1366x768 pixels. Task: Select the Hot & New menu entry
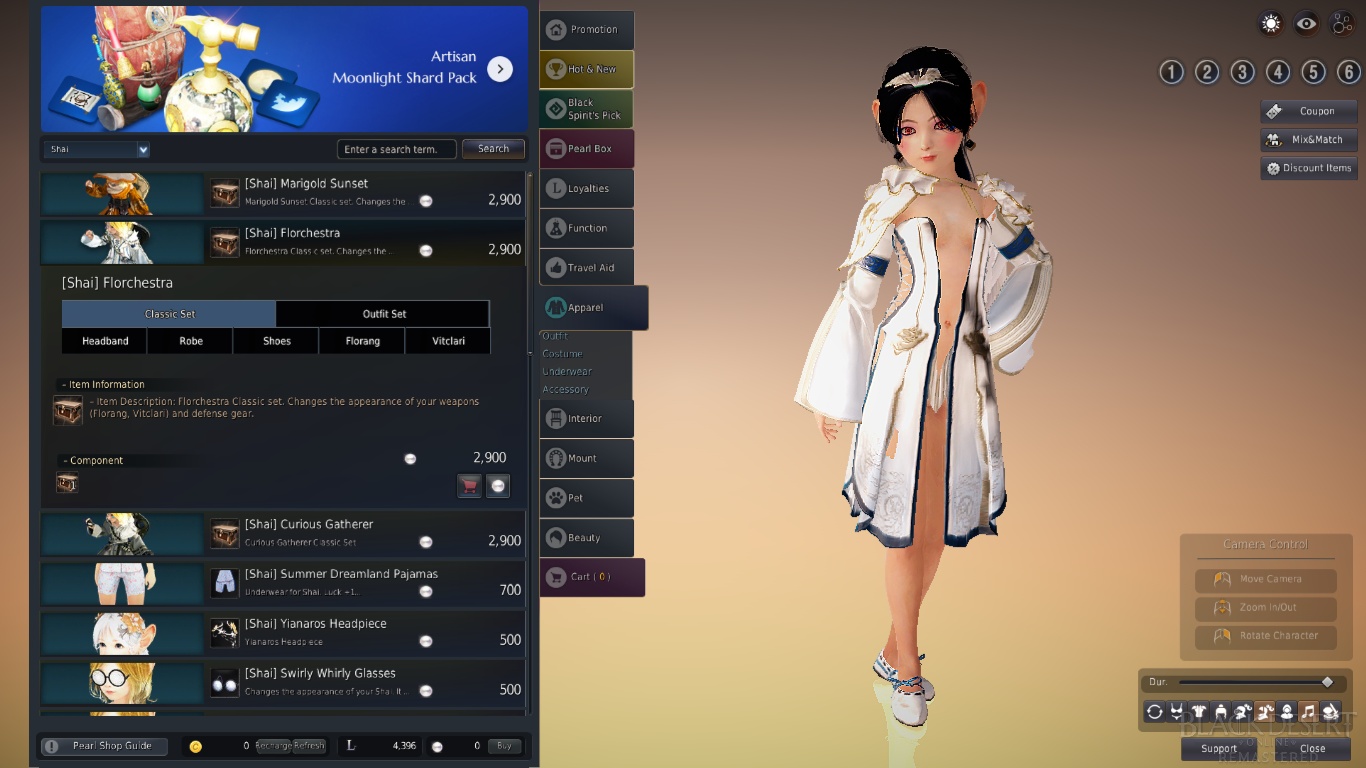tap(586, 69)
